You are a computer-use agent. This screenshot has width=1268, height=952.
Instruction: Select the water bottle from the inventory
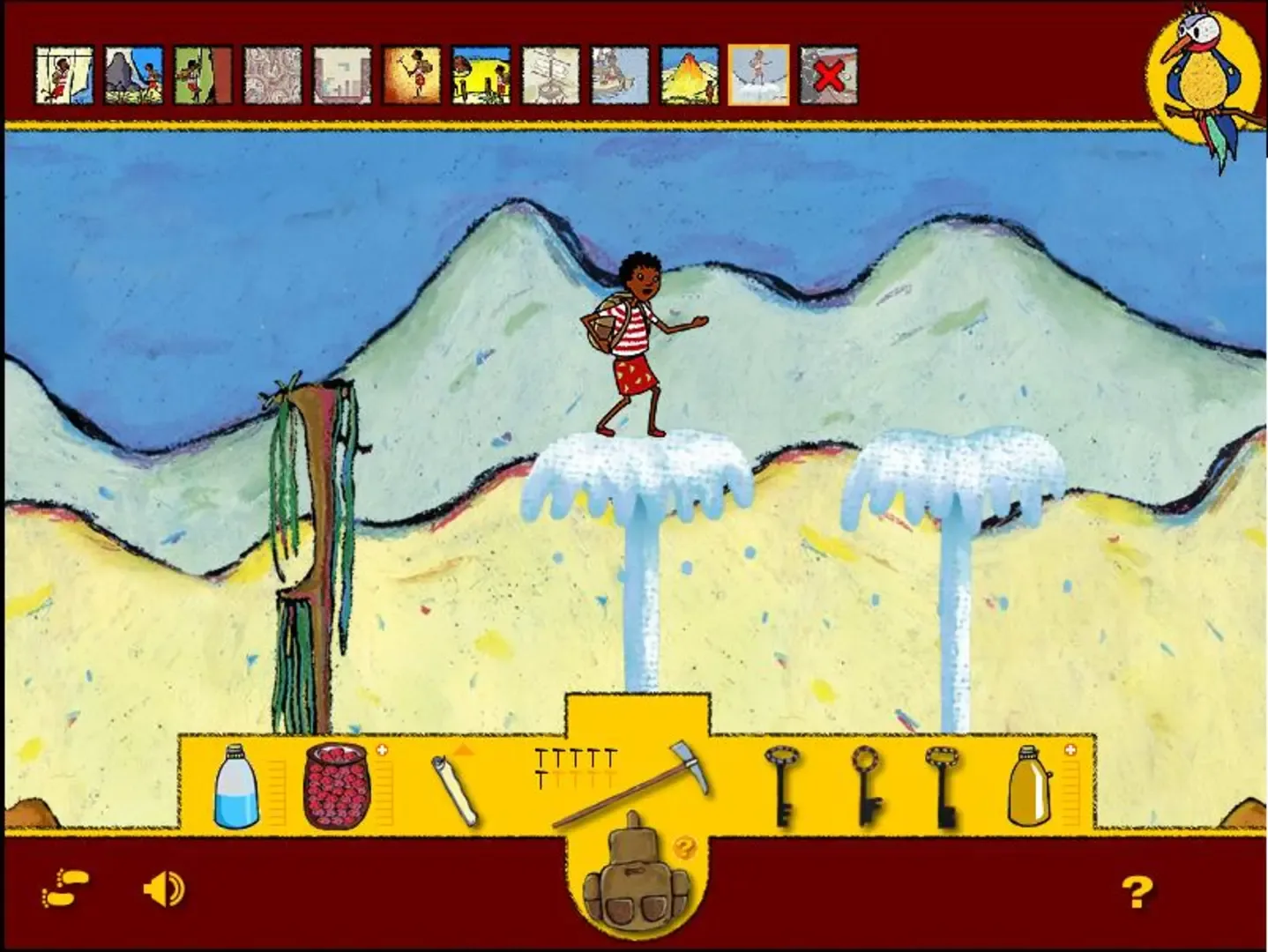point(235,789)
